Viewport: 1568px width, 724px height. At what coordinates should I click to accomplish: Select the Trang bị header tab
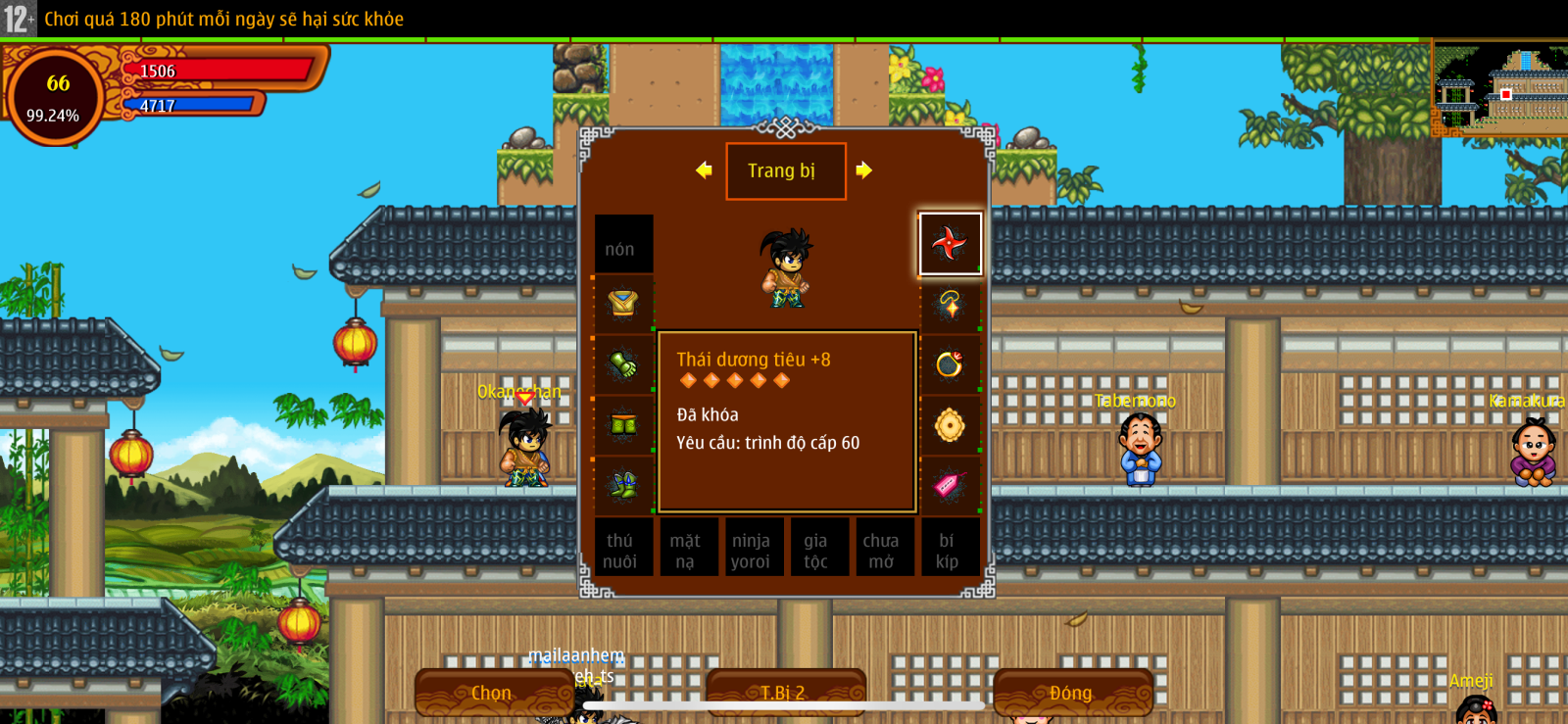(785, 171)
